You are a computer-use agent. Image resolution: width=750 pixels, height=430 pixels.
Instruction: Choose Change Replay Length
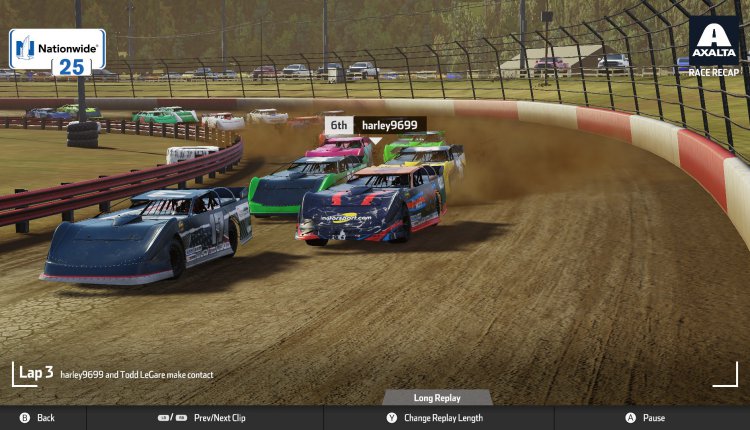click(x=434, y=417)
